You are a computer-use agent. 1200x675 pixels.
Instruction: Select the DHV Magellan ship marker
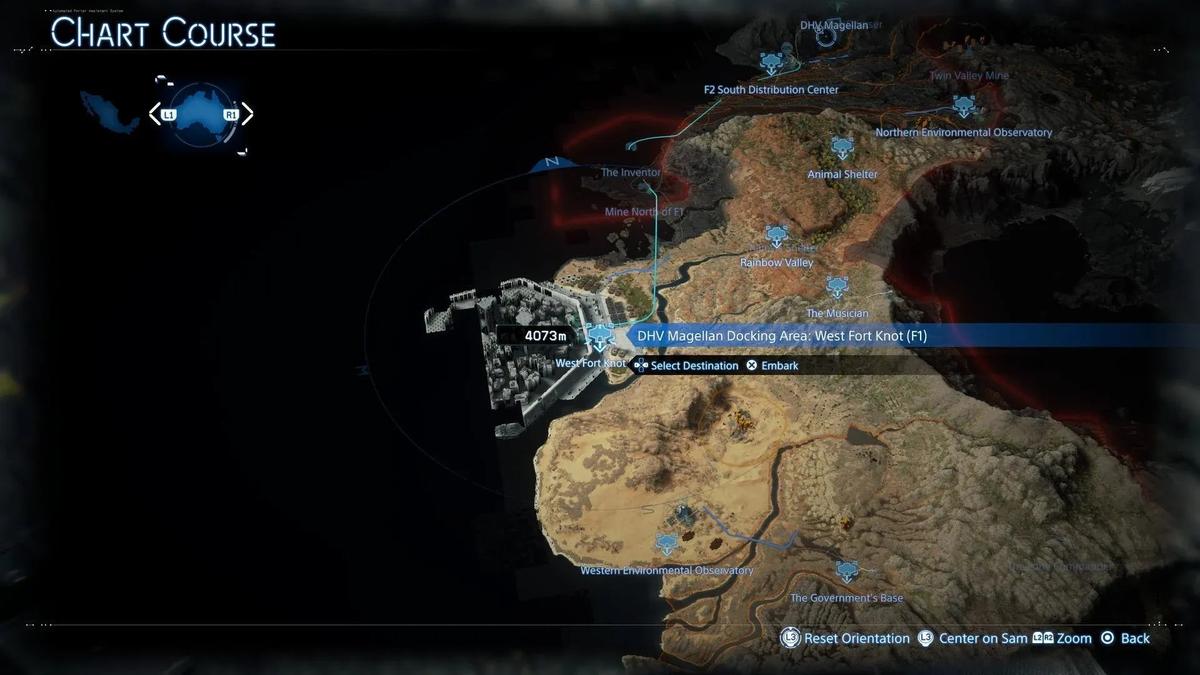[x=826, y=37]
